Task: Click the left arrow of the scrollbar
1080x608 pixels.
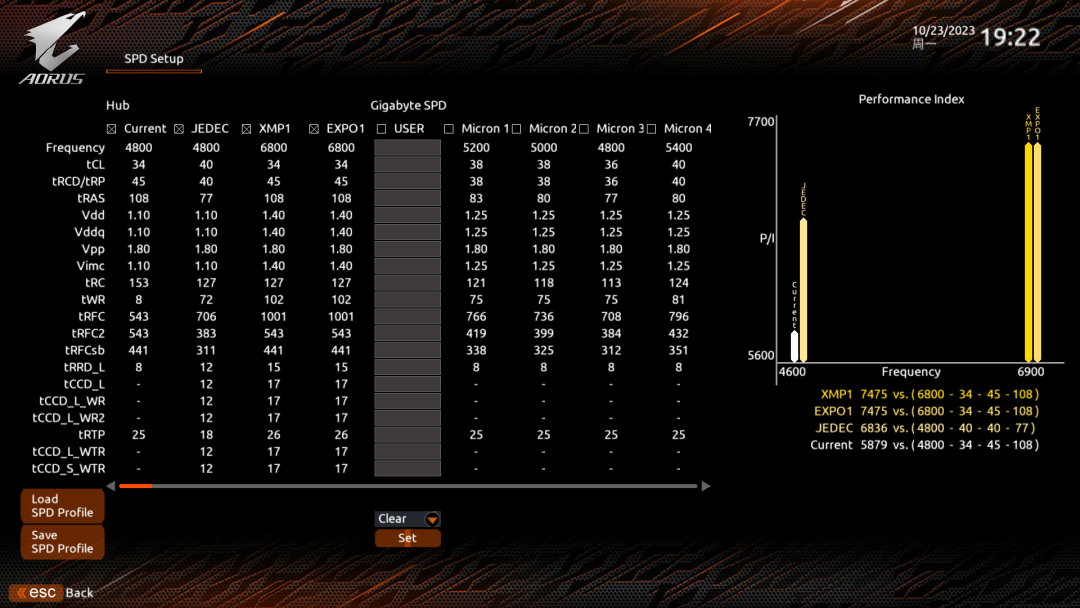Action: (x=111, y=486)
